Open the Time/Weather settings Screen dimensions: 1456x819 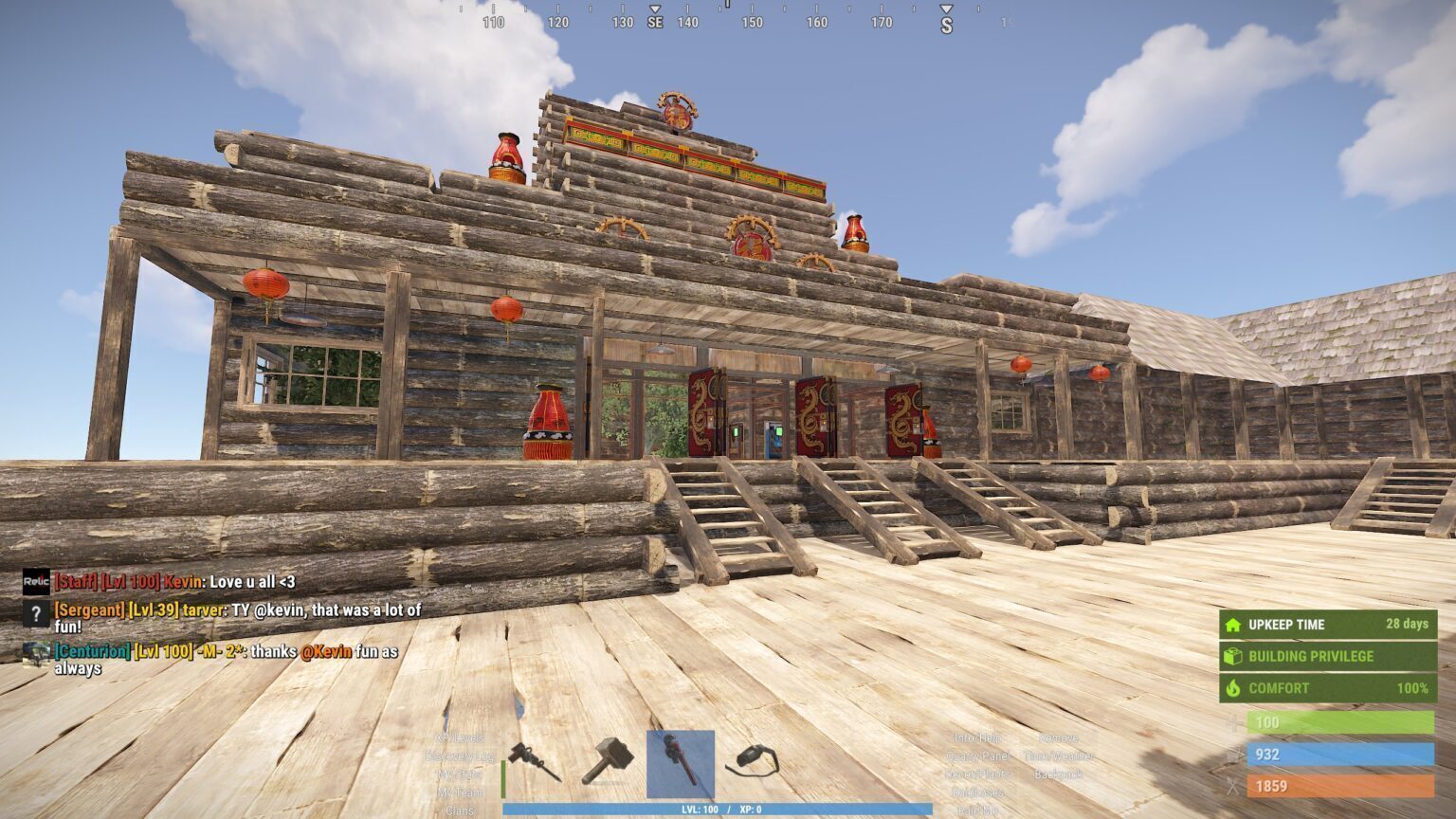[1058, 756]
